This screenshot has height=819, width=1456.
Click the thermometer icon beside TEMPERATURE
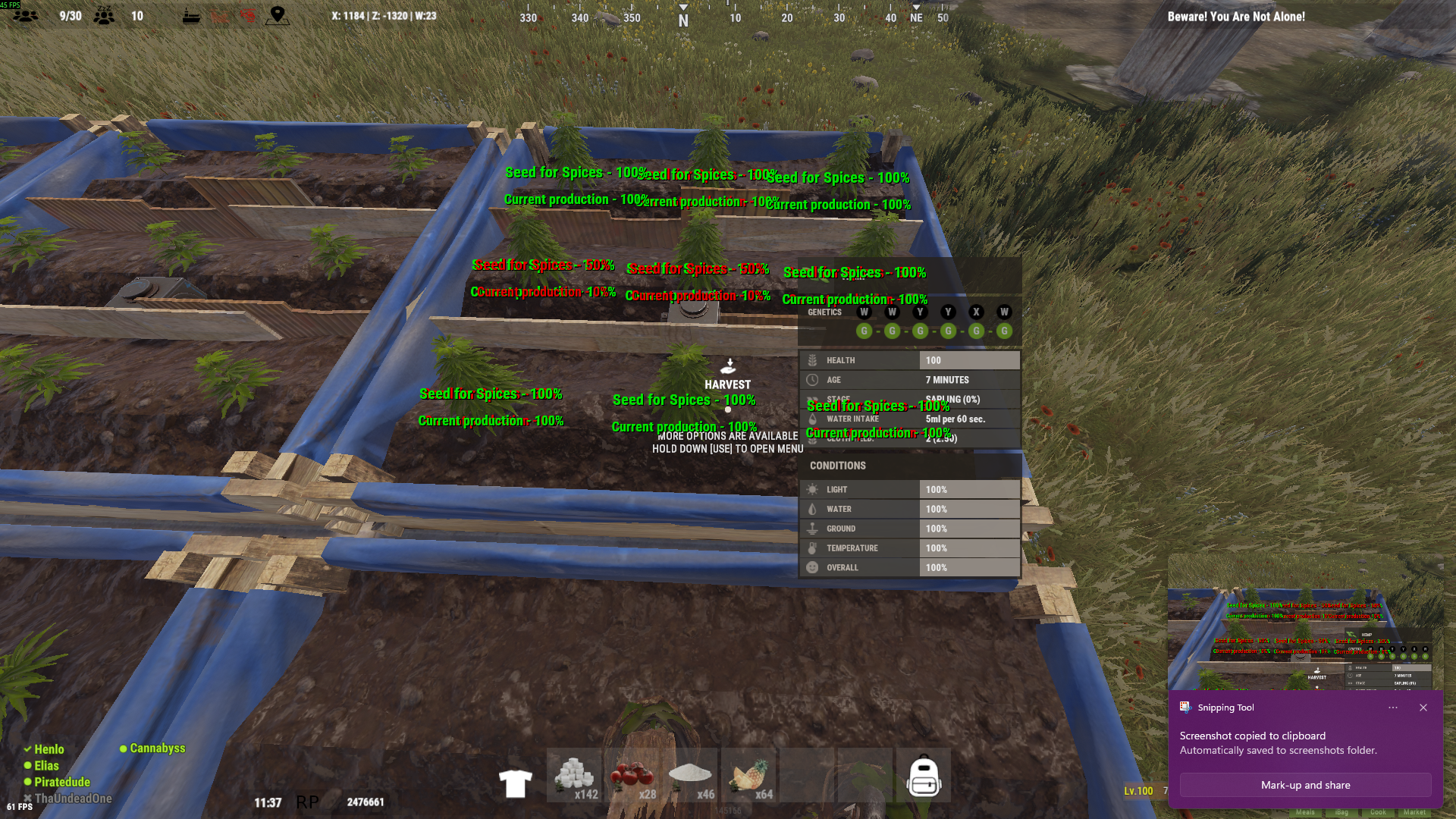pyautogui.click(x=812, y=548)
